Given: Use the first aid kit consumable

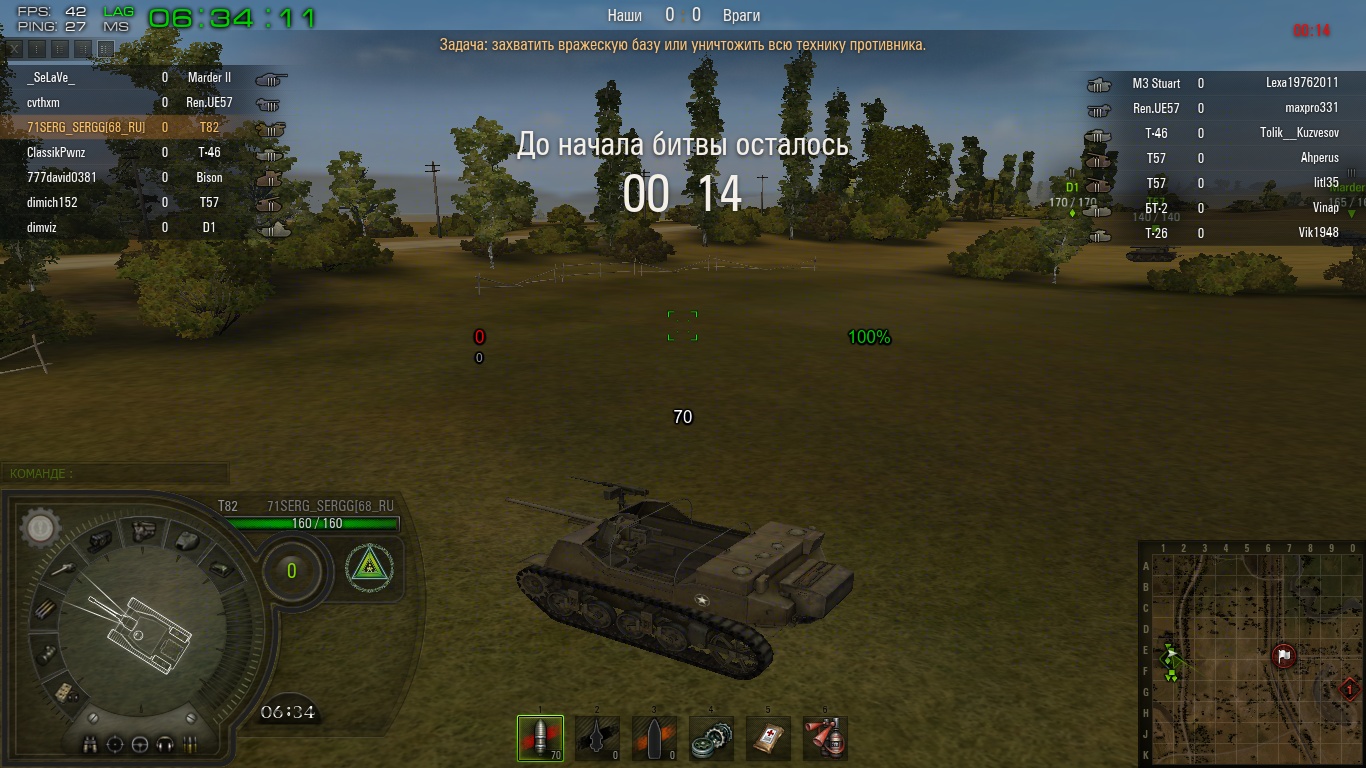Looking at the screenshot, I should pyautogui.click(x=768, y=738).
